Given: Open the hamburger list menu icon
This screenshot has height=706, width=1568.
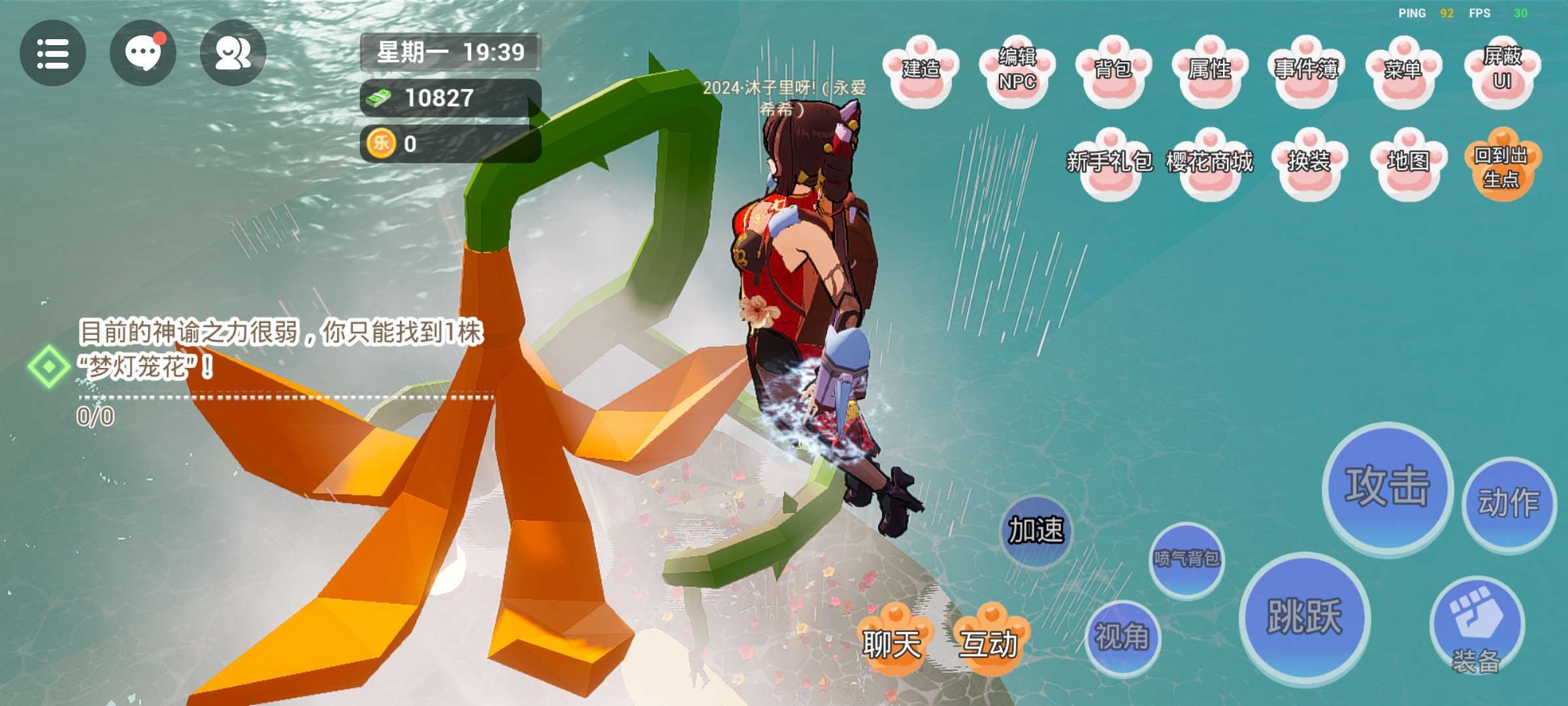Looking at the screenshot, I should click(x=53, y=53).
